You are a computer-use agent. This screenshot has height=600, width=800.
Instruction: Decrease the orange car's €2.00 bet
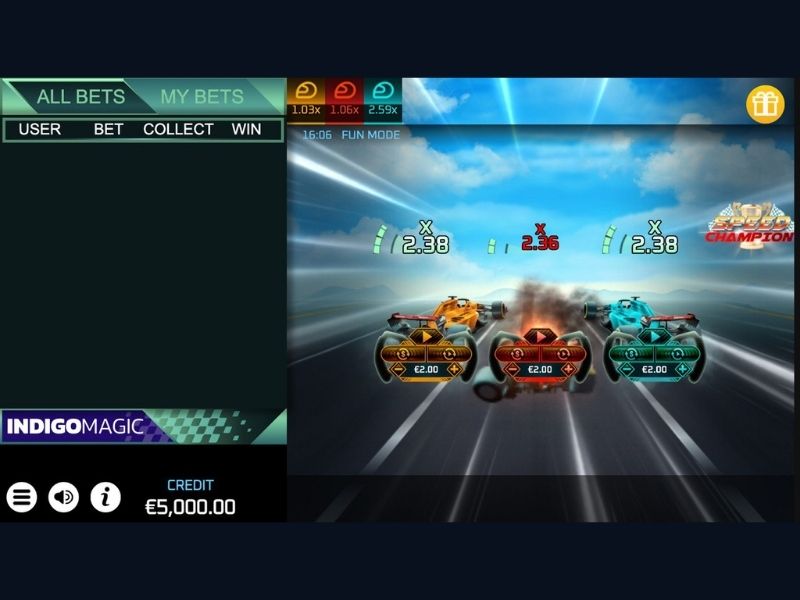397,369
